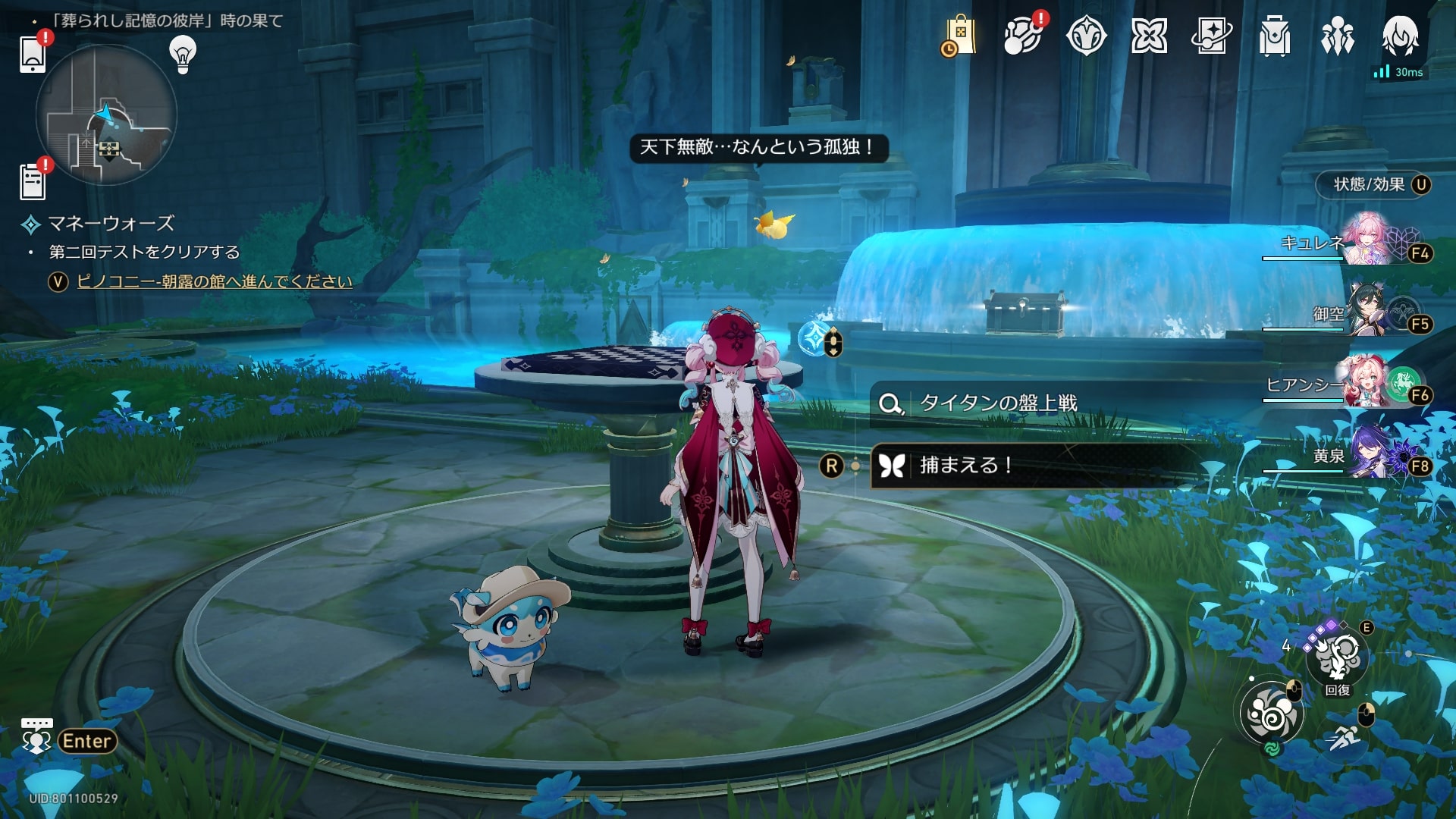Open the four-petal flower icon in top bar

tap(1149, 36)
